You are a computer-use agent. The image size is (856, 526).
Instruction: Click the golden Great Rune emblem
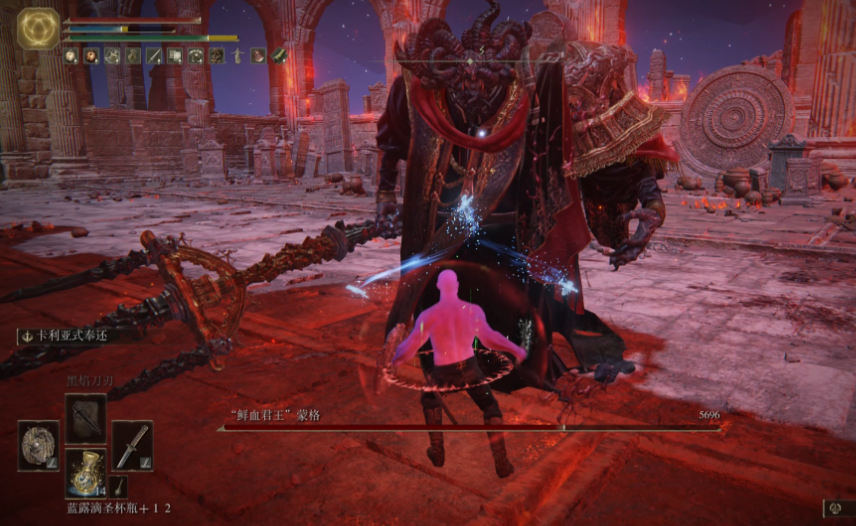click(38, 30)
